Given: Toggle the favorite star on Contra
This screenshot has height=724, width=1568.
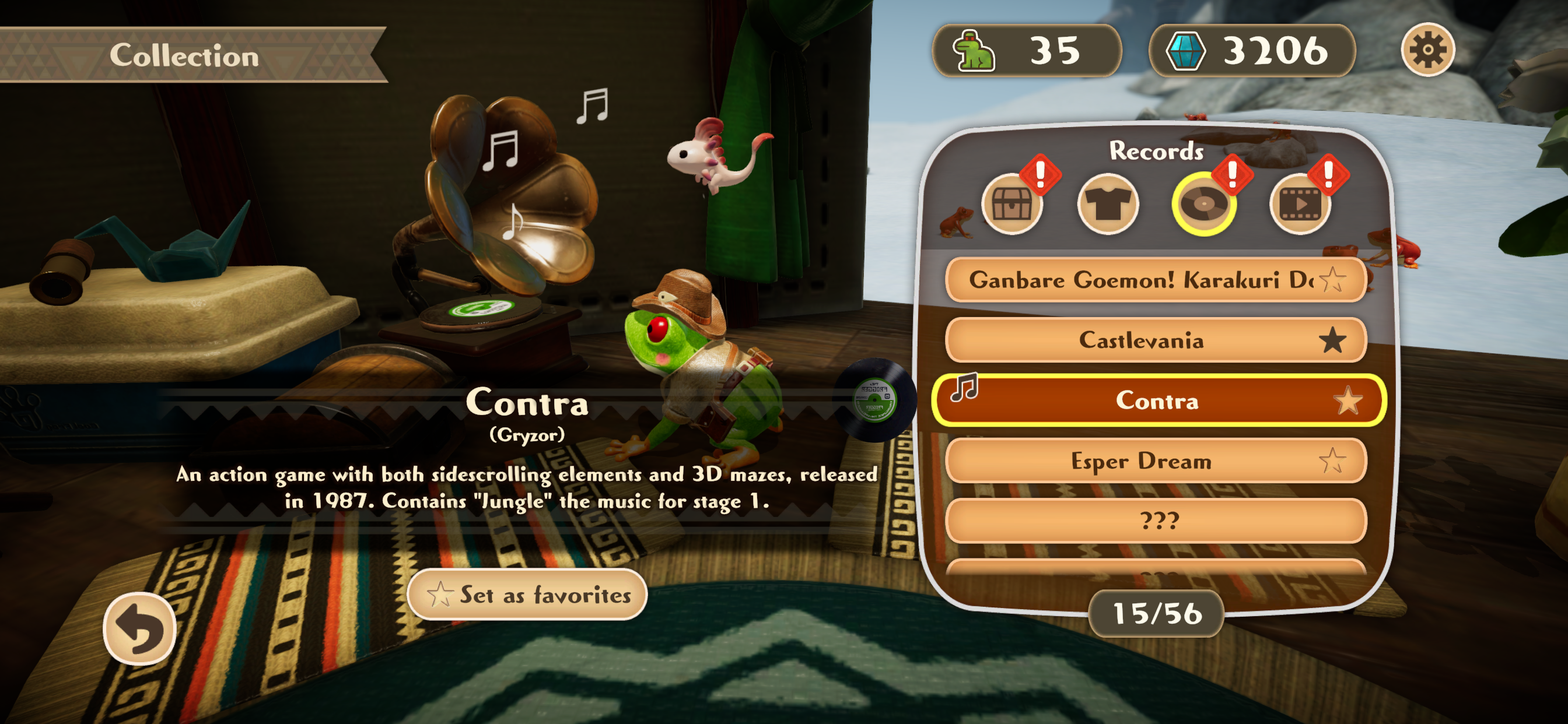Looking at the screenshot, I should point(1347,401).
